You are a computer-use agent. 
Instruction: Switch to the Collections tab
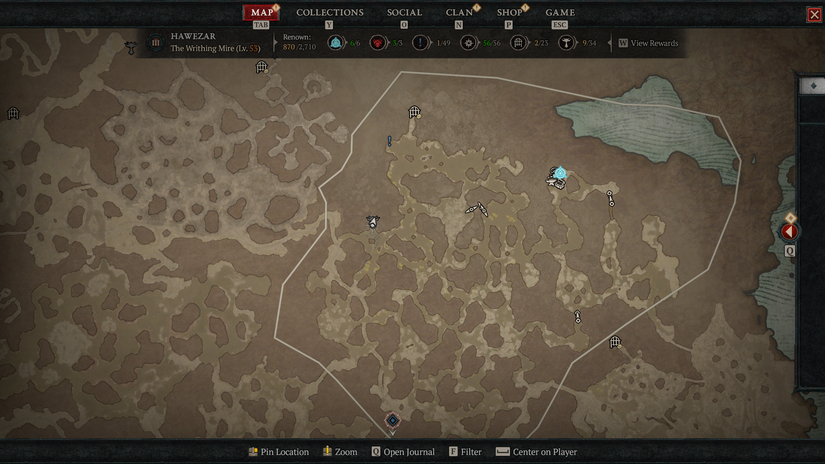330,12
